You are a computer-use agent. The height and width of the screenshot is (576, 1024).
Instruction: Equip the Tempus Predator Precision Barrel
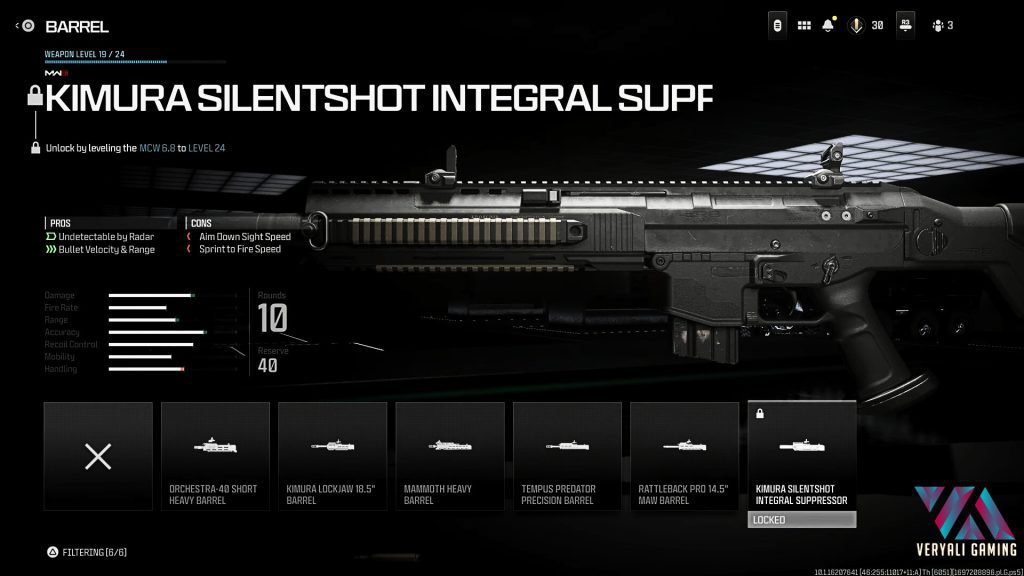coord(567,455)
